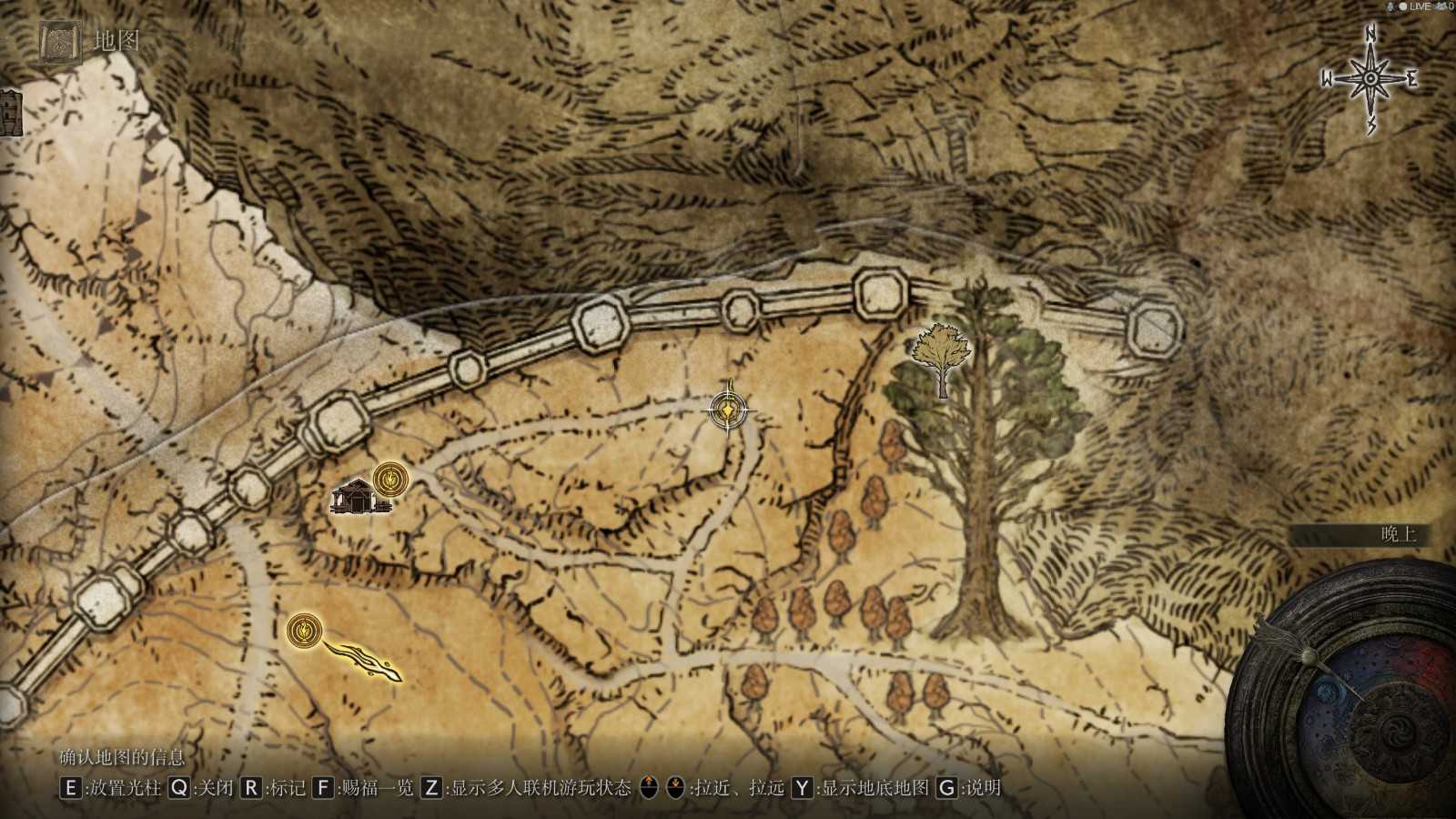The image size is (1456, 819).
Task: Select the site of grace with golden trail
Action: click(x=302, y=630)
